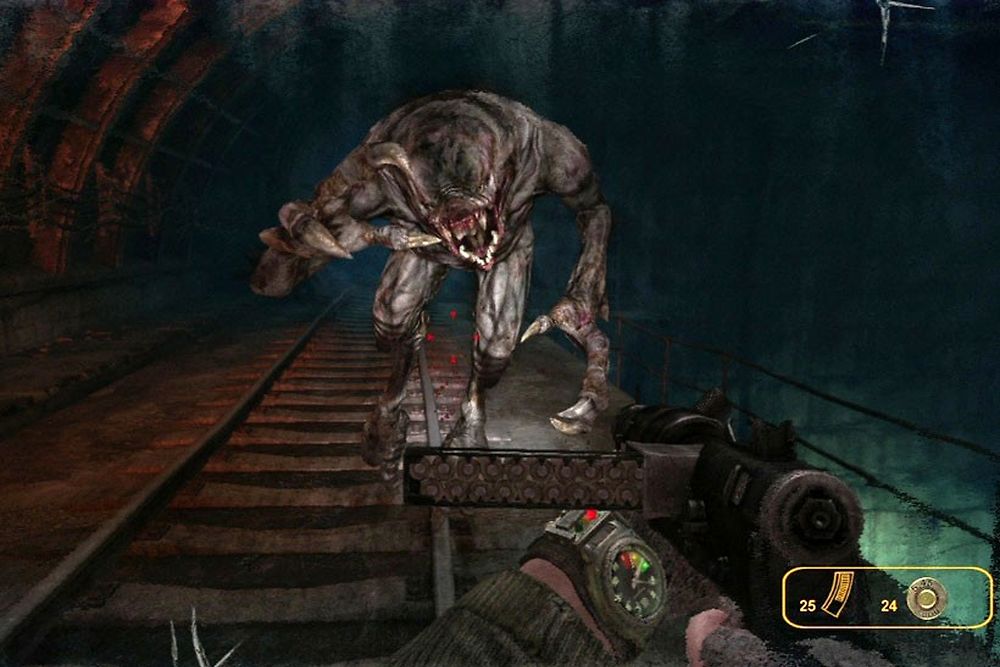The image size is (1000, 667).
Task: Select the round brass cartridge icon
Action: 926,598
